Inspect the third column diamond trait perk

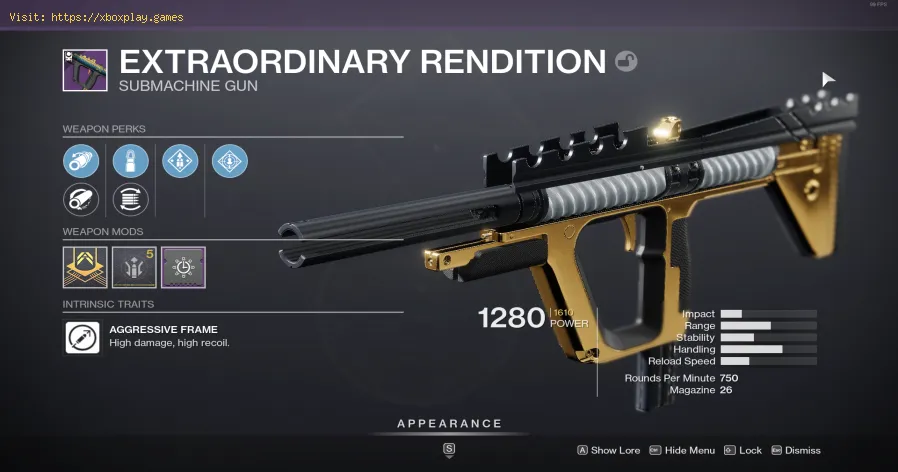point(180,161)
